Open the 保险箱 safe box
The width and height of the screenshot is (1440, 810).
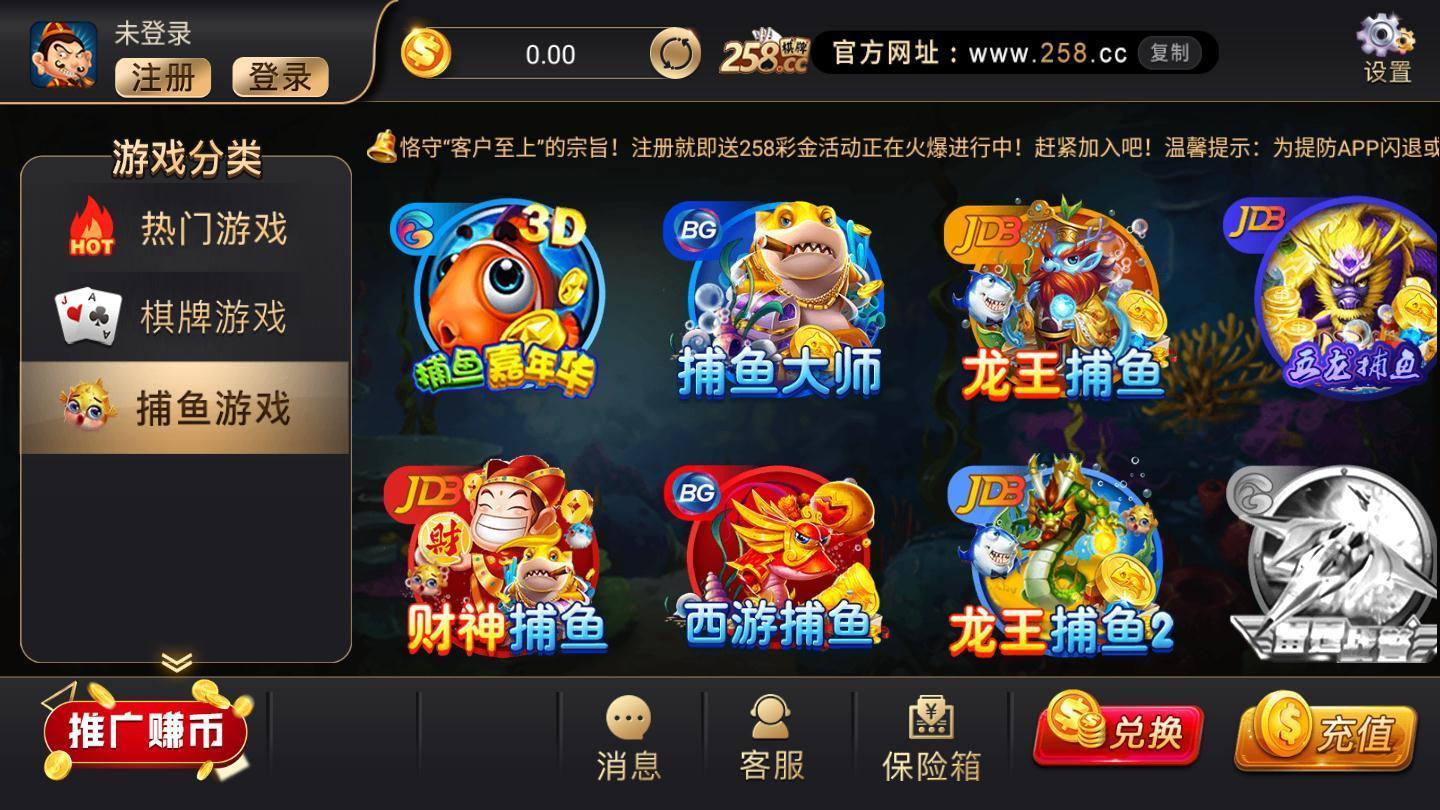point(930,737)
